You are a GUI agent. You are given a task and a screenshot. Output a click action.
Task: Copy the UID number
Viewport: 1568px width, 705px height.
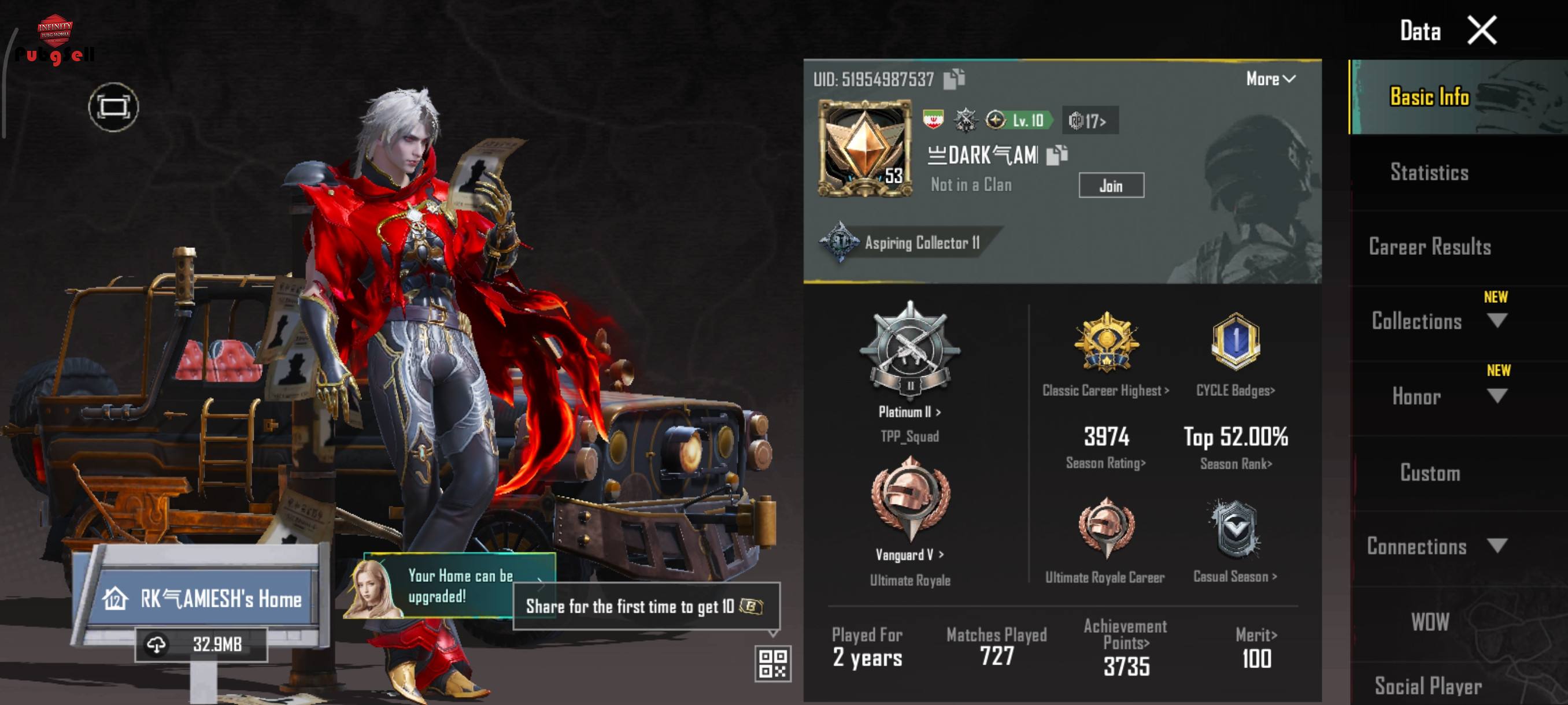click(953, 79)
